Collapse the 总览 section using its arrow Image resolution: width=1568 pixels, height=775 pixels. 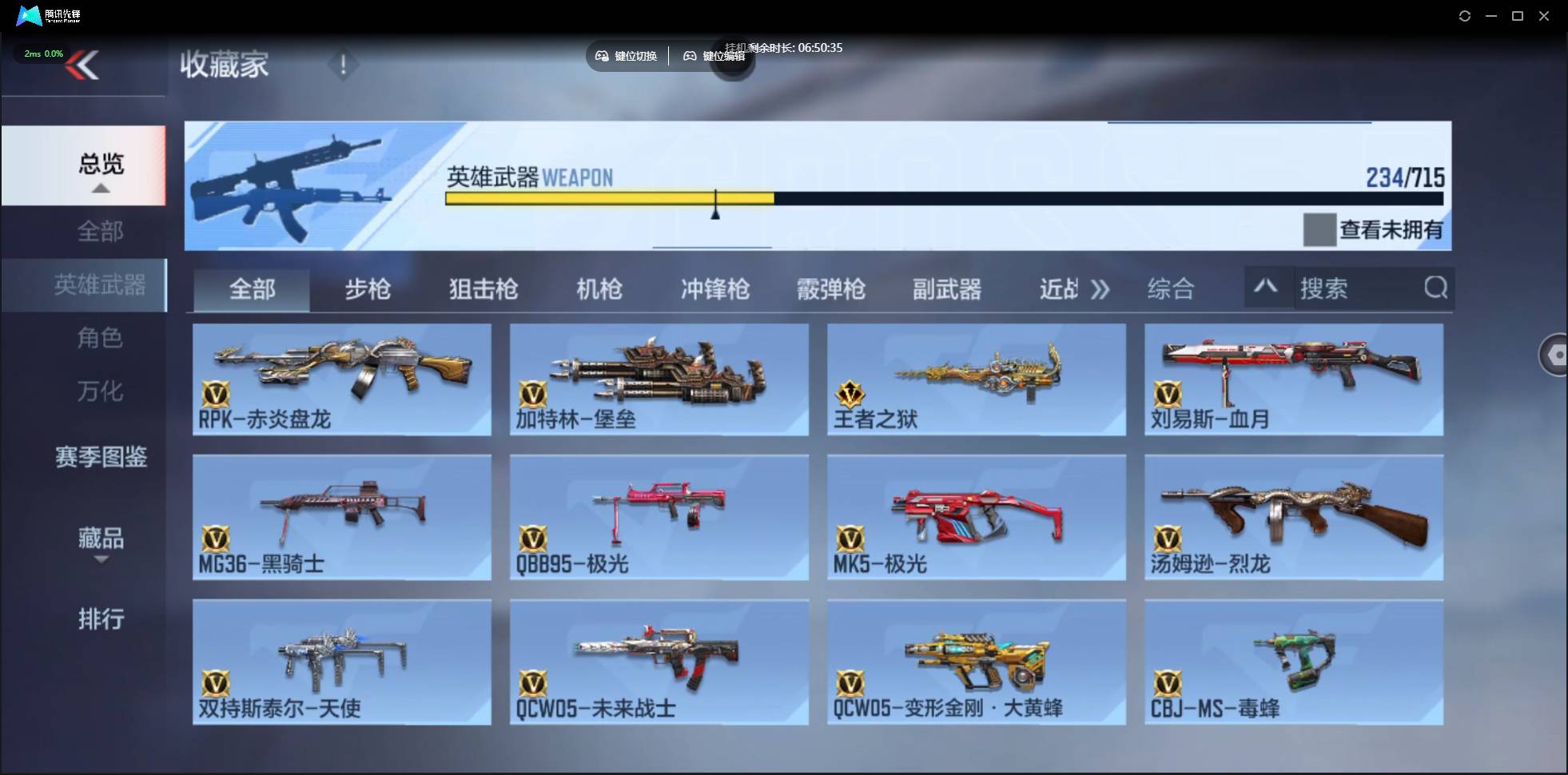(99, 188)
